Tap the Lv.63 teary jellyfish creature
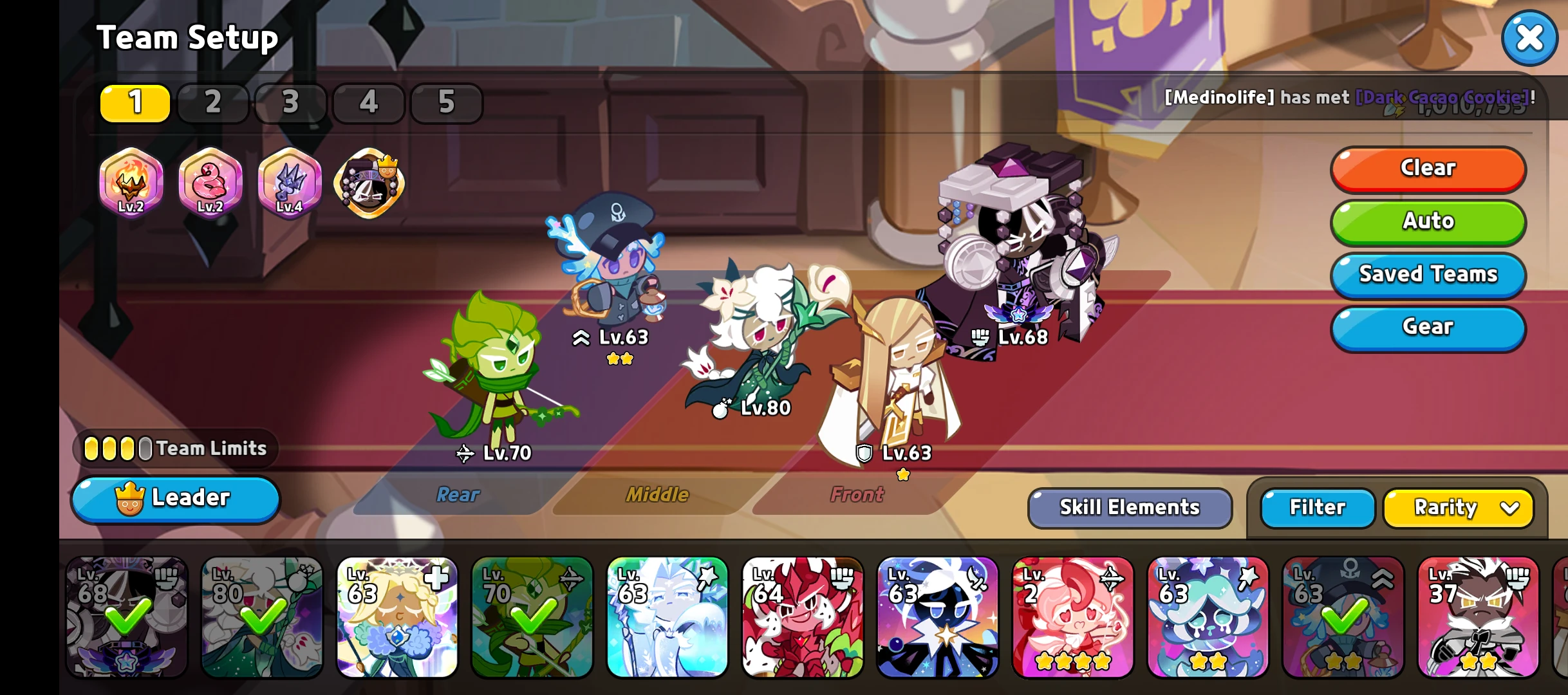This screenshot has height=695, width=1568. pos(1208,618)
